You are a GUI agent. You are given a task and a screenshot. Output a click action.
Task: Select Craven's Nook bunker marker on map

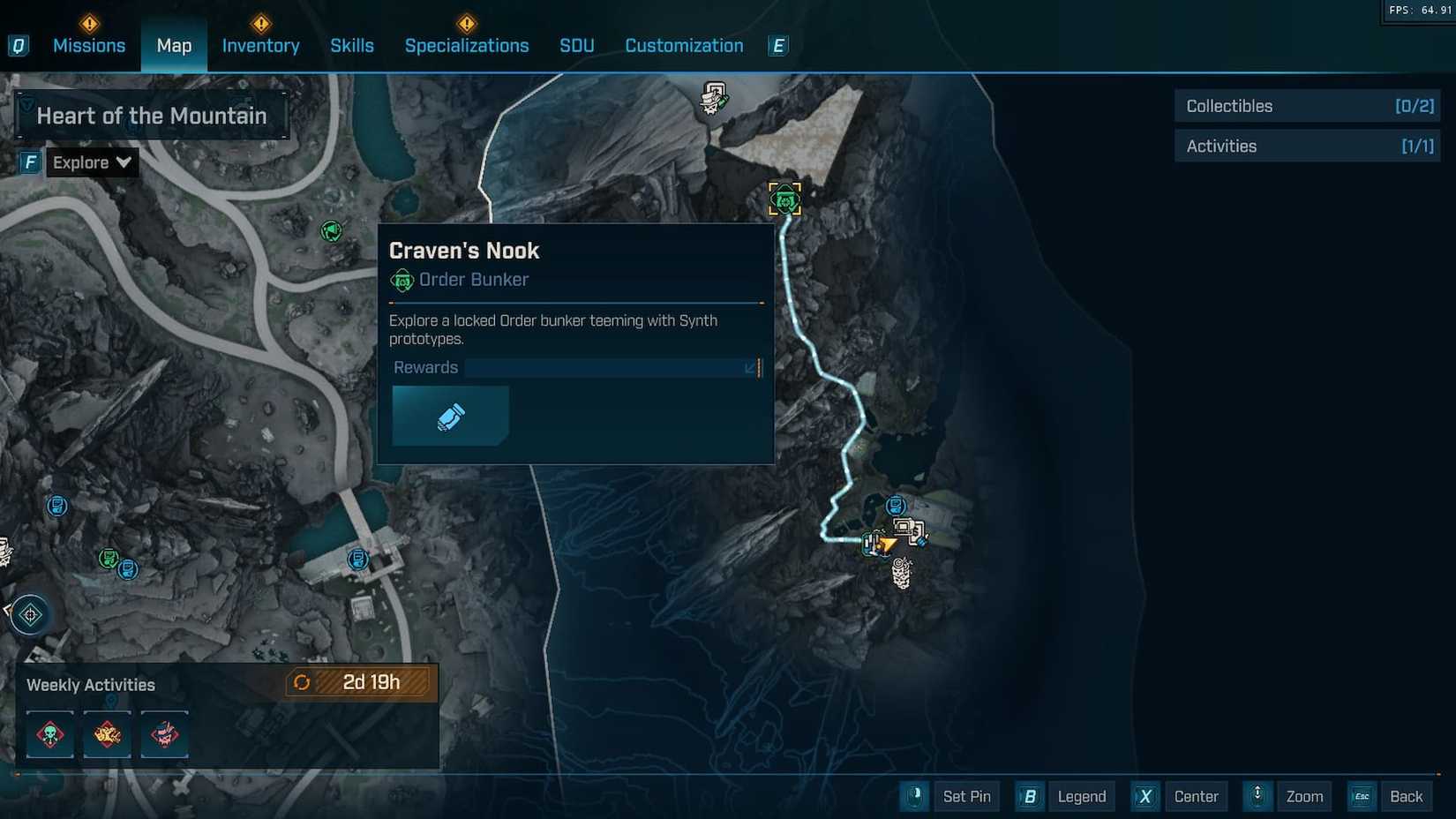pos(784,199)
